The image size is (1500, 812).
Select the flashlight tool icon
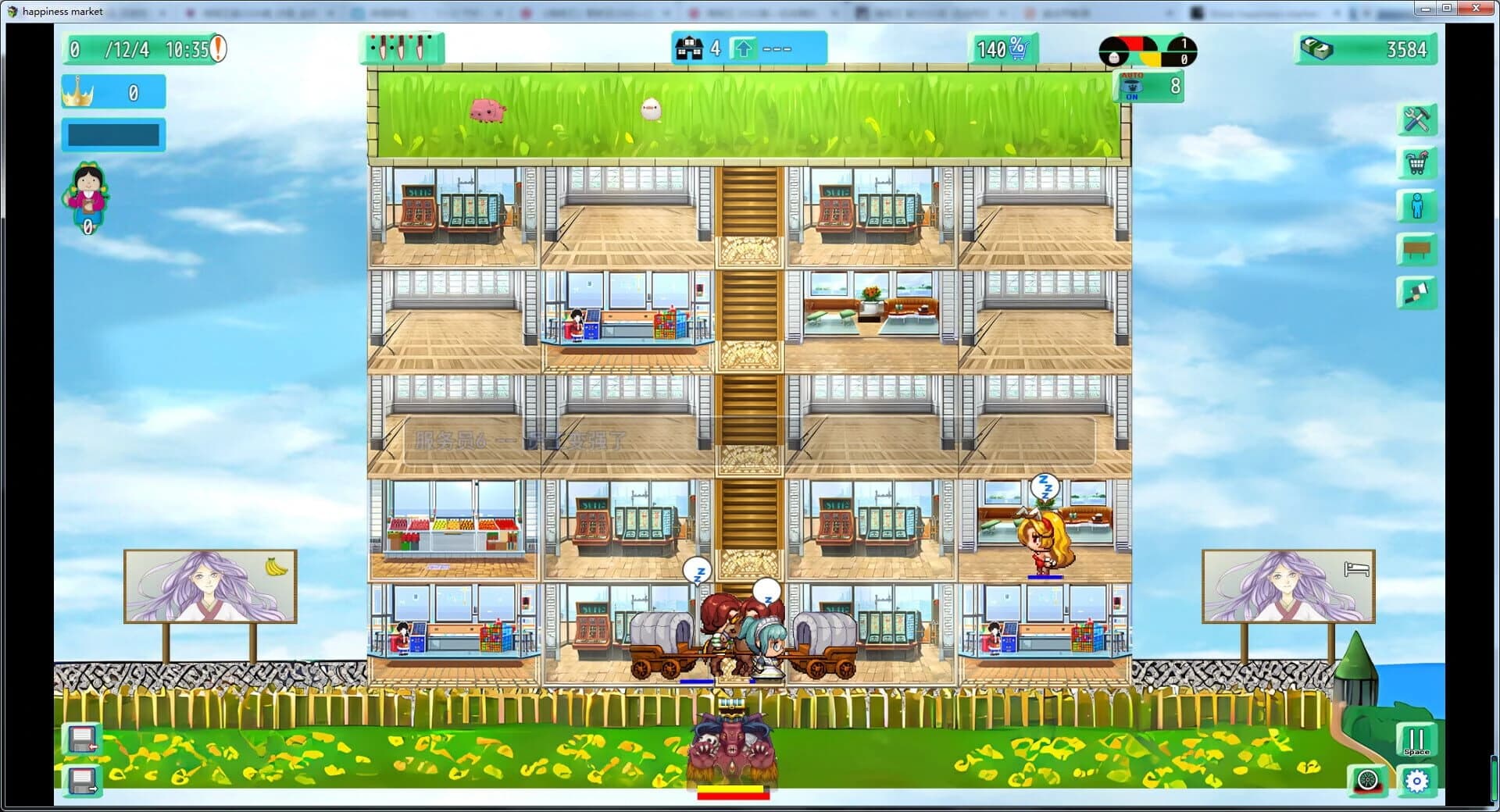click(1416, 293)
